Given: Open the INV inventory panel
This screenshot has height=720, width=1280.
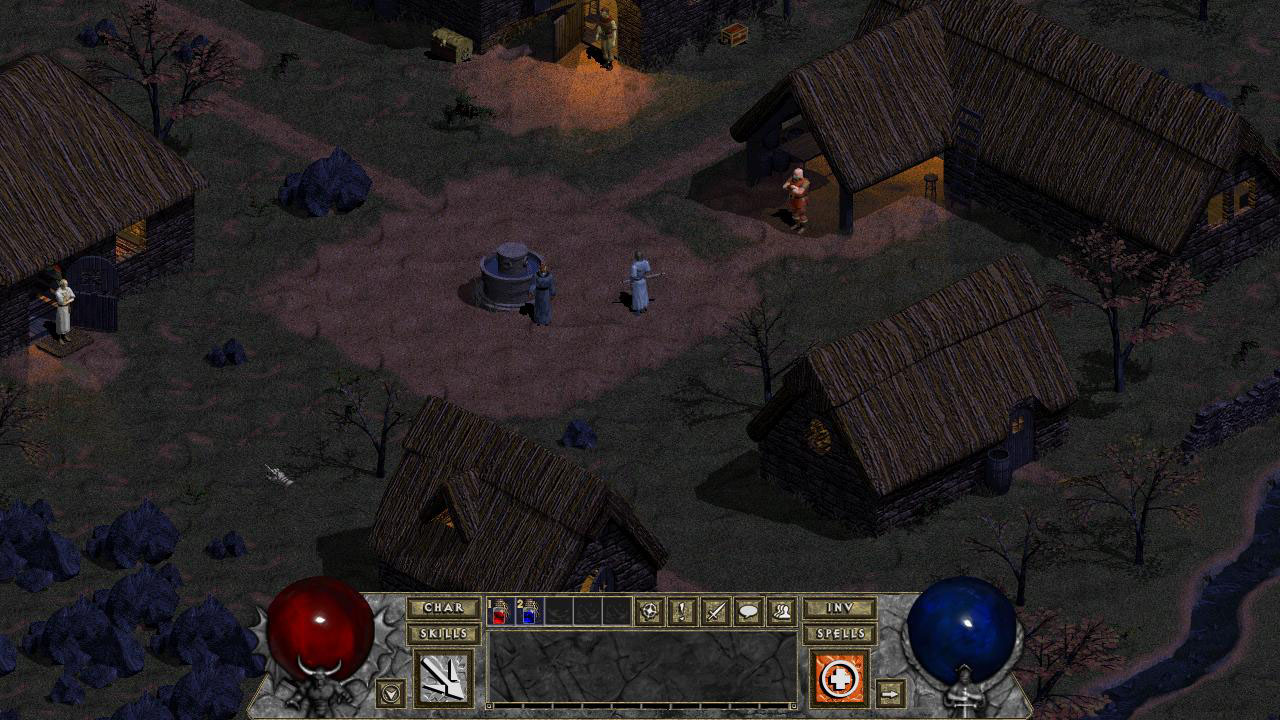Looking at the screenshot, I should (x=839, y=609).
